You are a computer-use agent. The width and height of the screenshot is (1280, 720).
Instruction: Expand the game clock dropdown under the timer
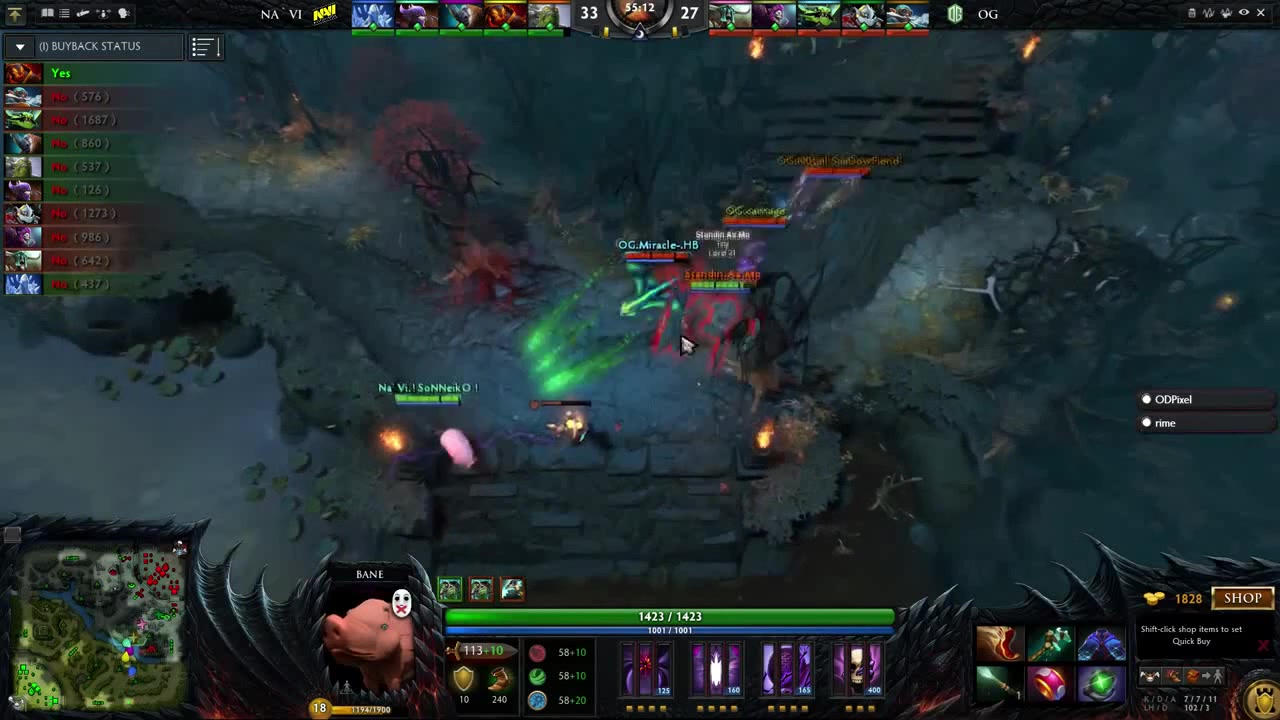(640, 33)
